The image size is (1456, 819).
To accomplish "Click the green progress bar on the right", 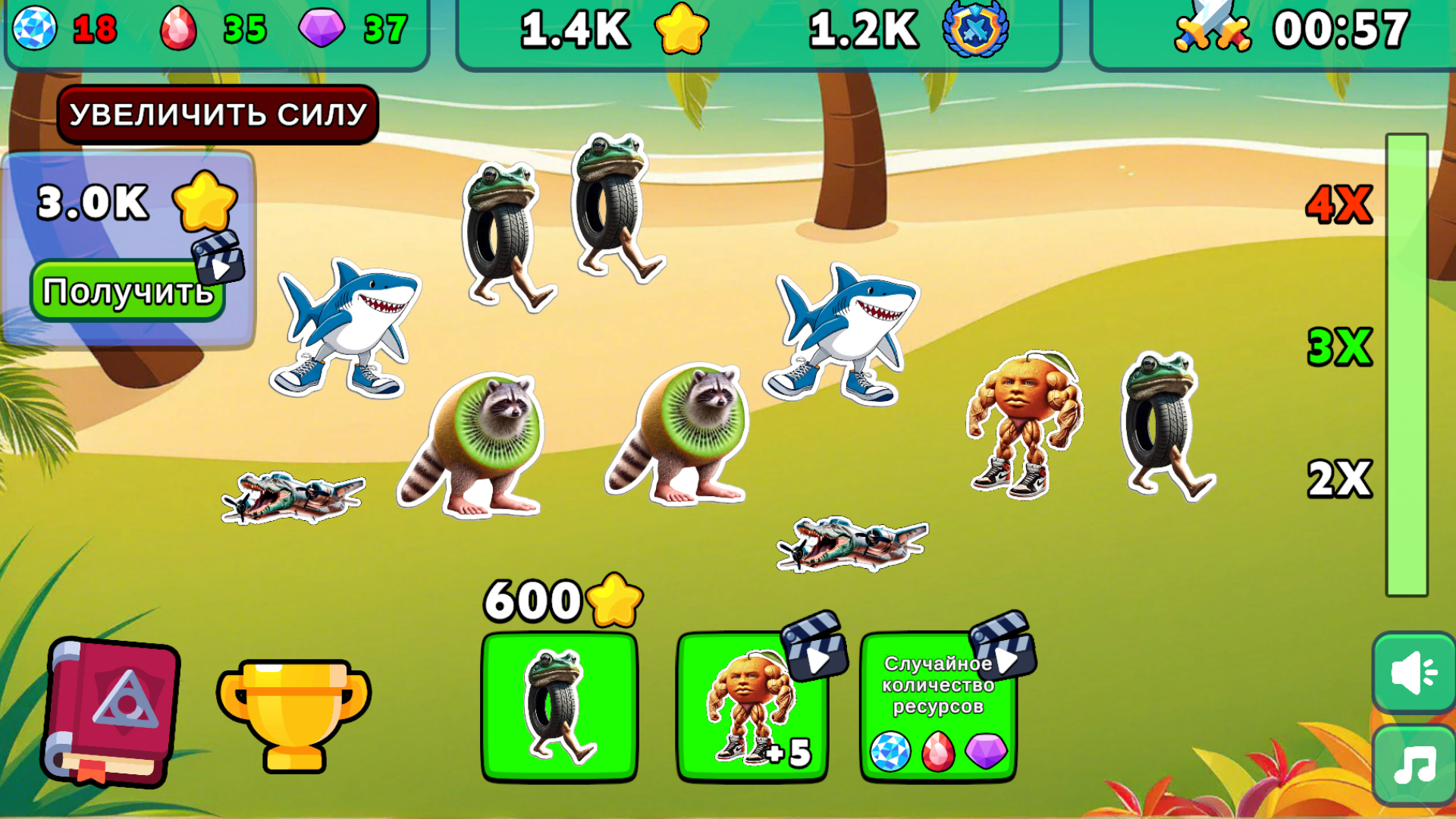I will [x=1407, y=364].
